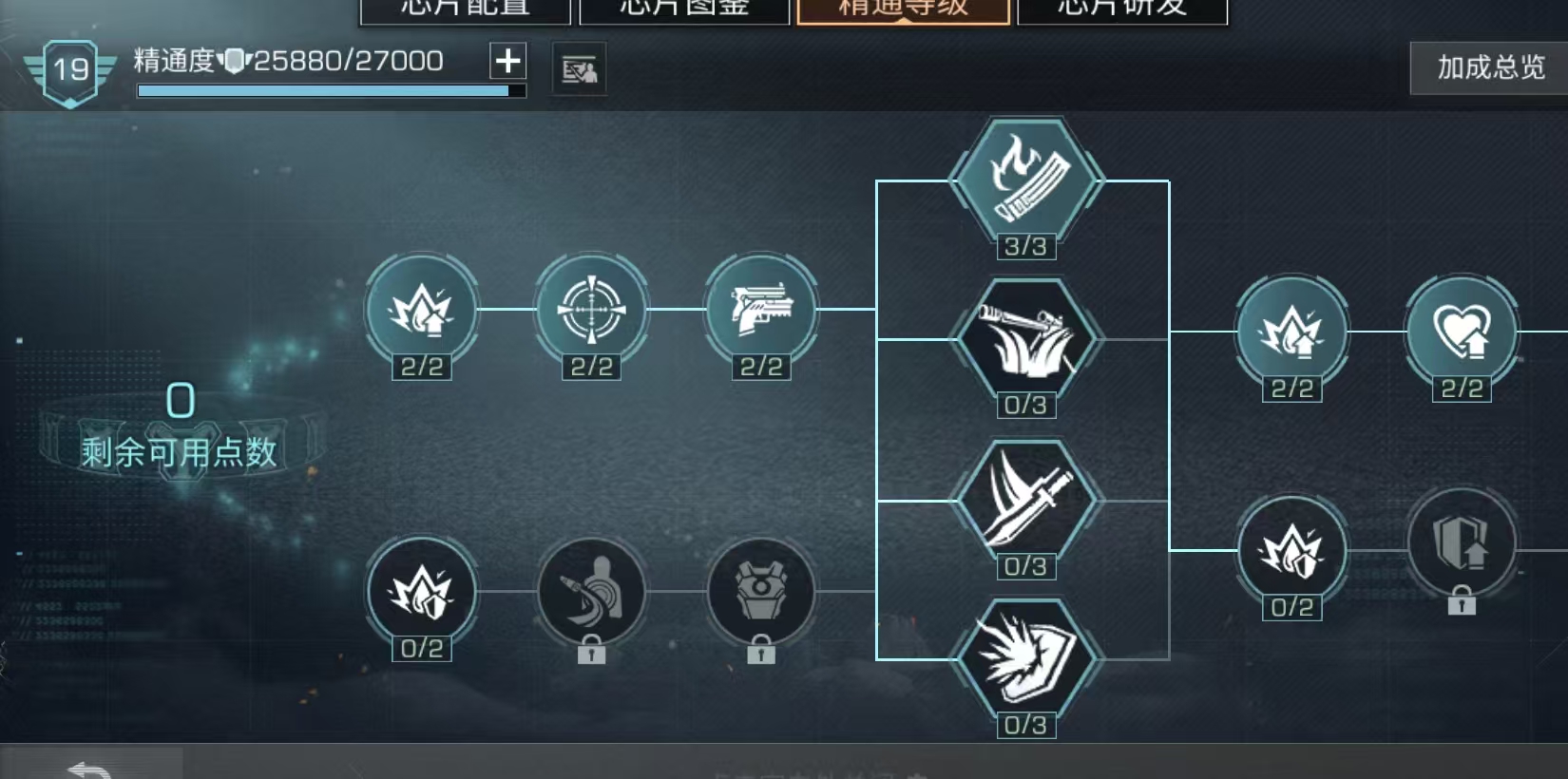This screenshot has width=1568, height=779.
Task: Select the crosshair accuracy skill node
Action: pyautogui.click(x=591, y=309)
